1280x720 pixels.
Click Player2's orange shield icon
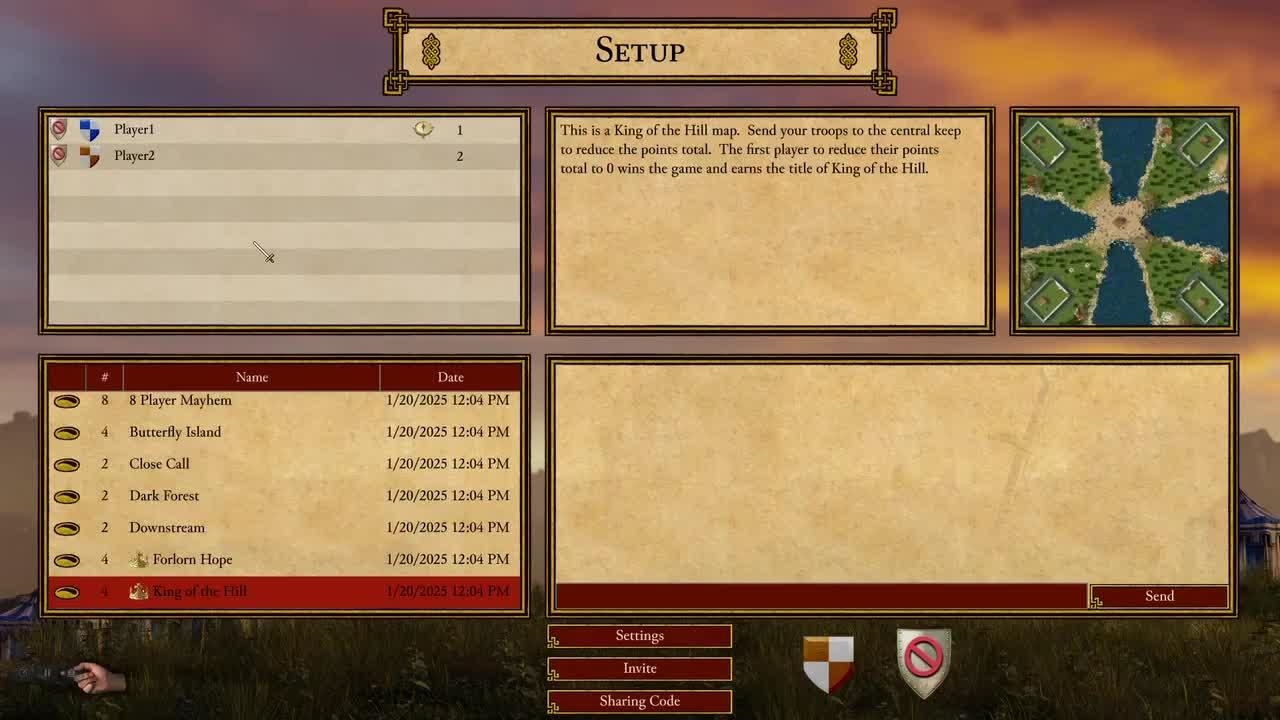(x=89, y=156)
